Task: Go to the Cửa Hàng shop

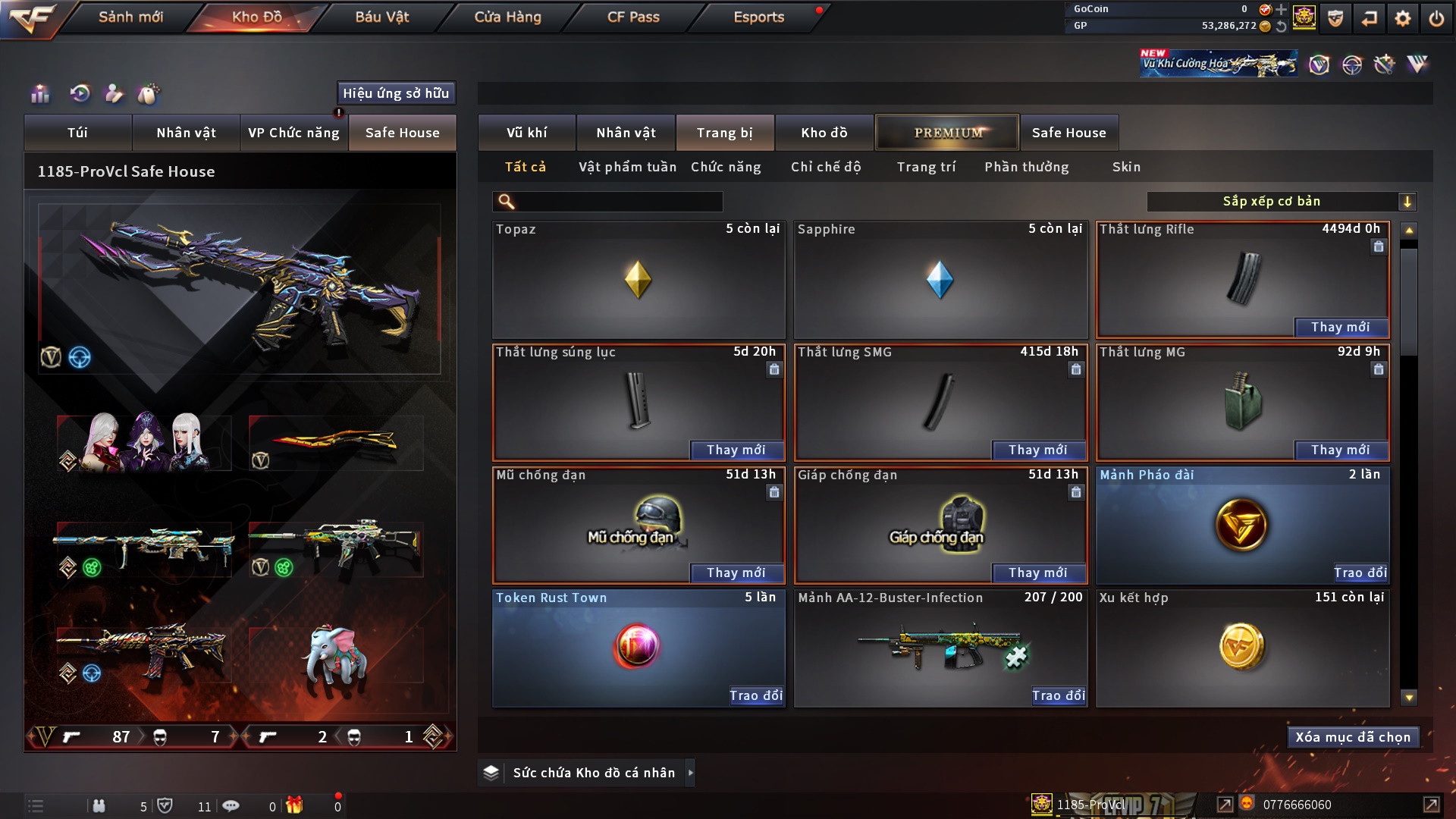Action: [507, 17]
